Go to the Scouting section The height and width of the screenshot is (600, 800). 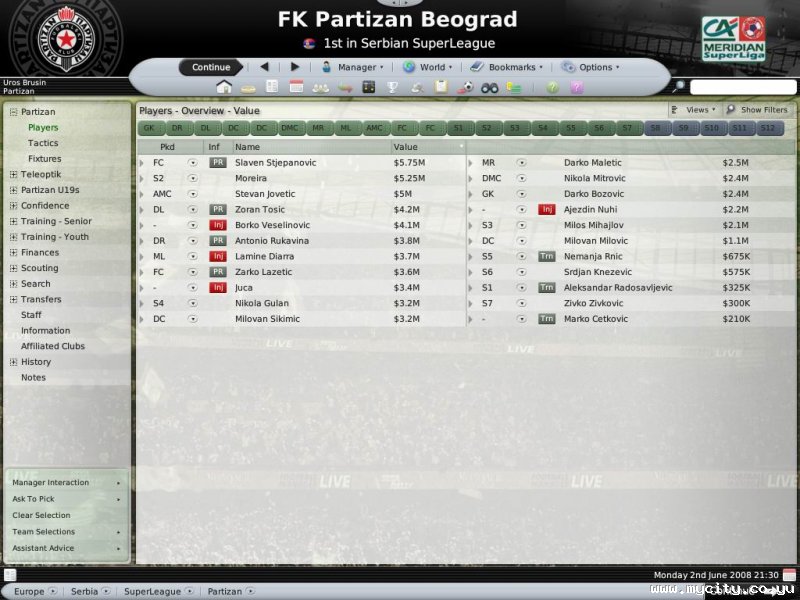pos(40,268)
